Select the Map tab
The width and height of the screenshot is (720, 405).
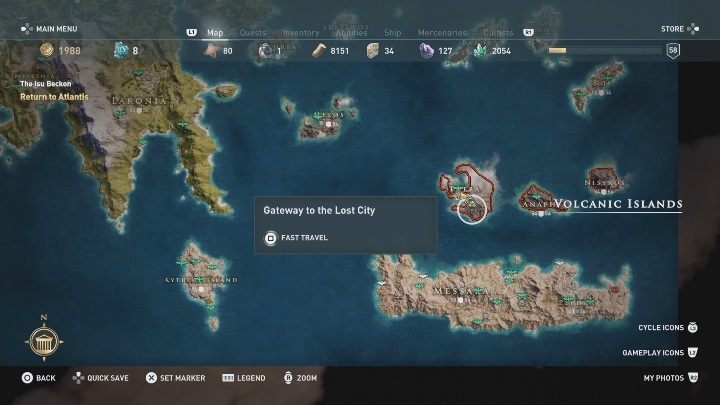(x=215, y=32)
